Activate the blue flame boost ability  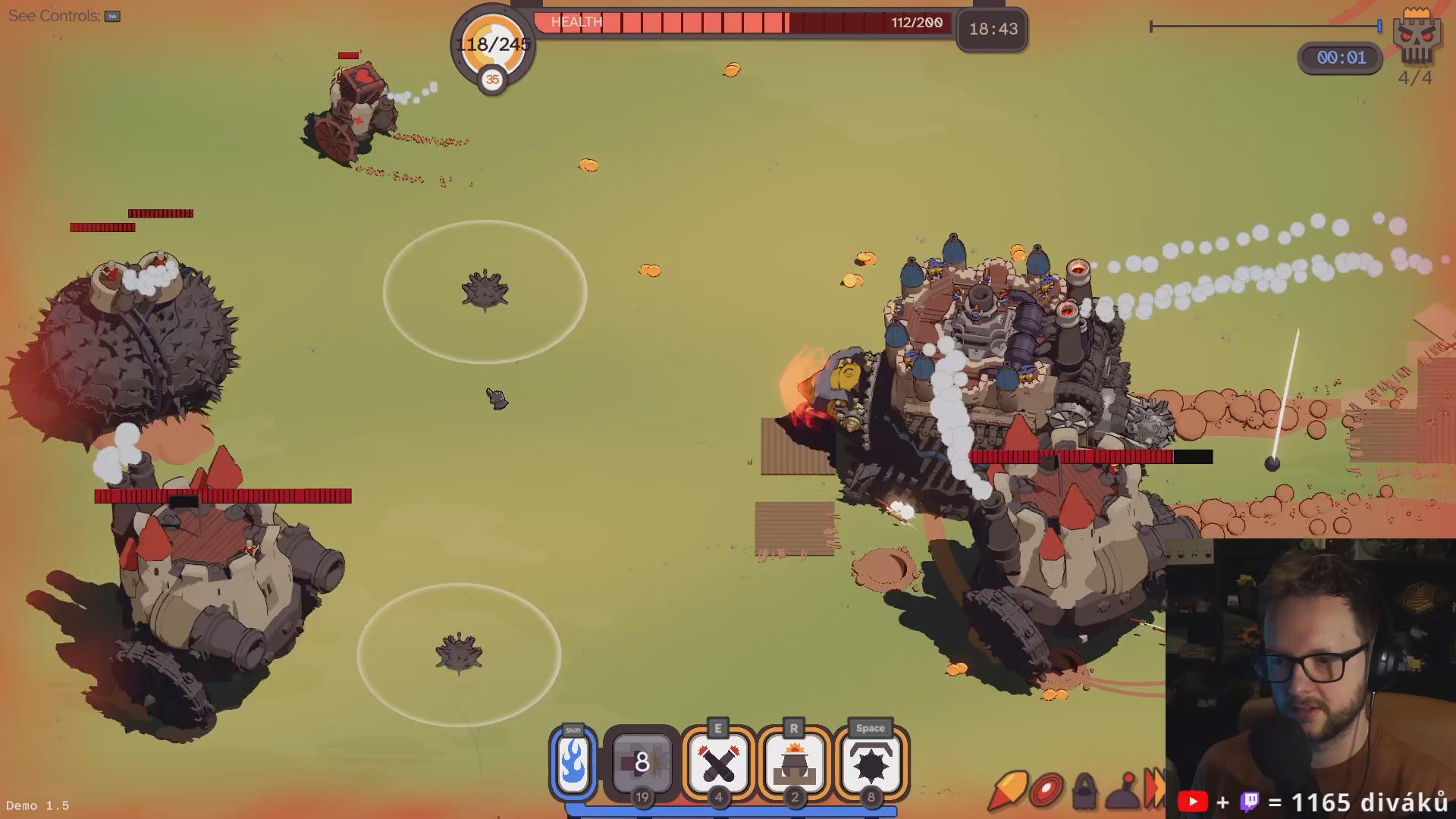(573, 763)
